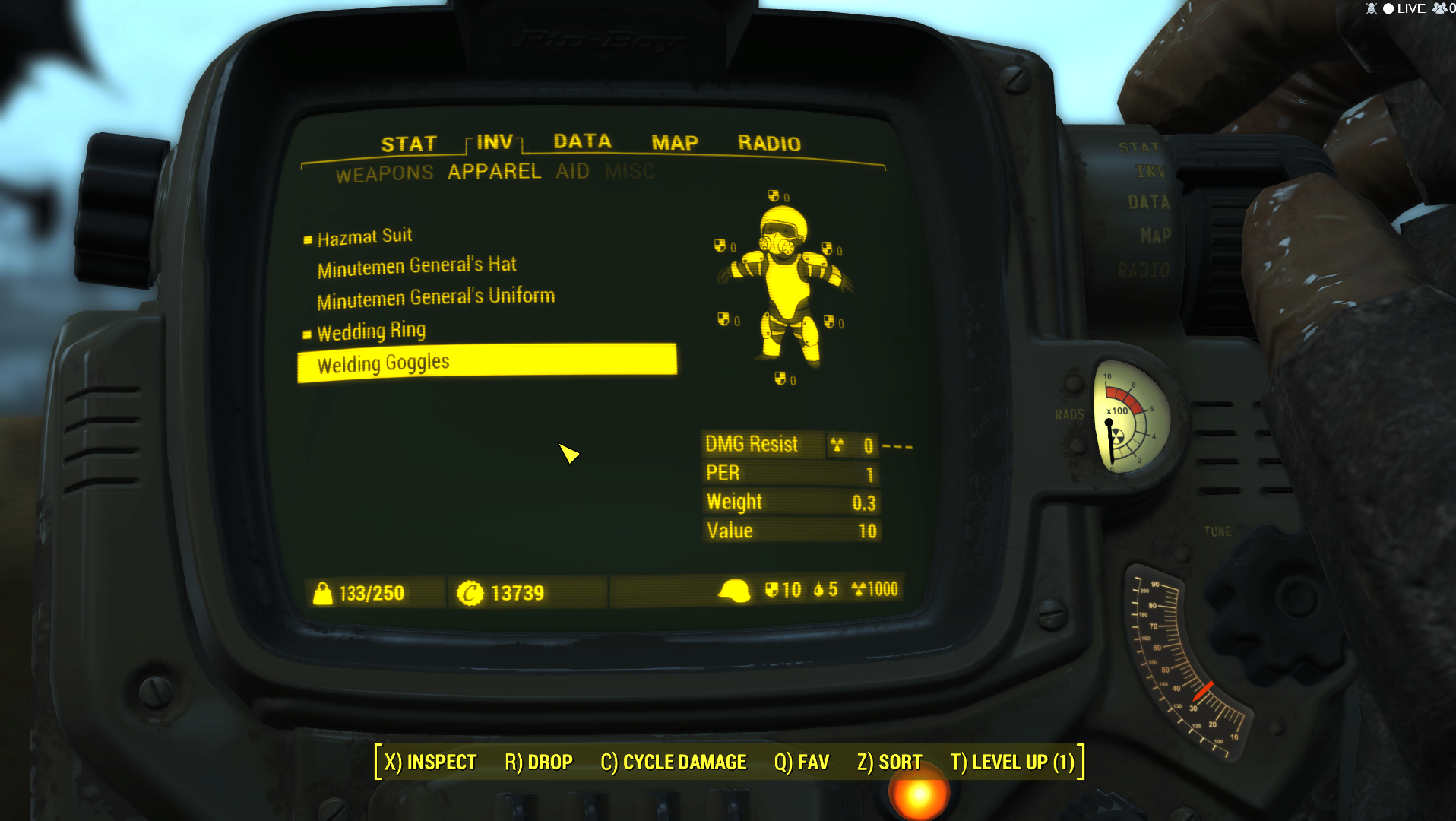Click the player count icon in the top-right corner

click(1440, 8)
